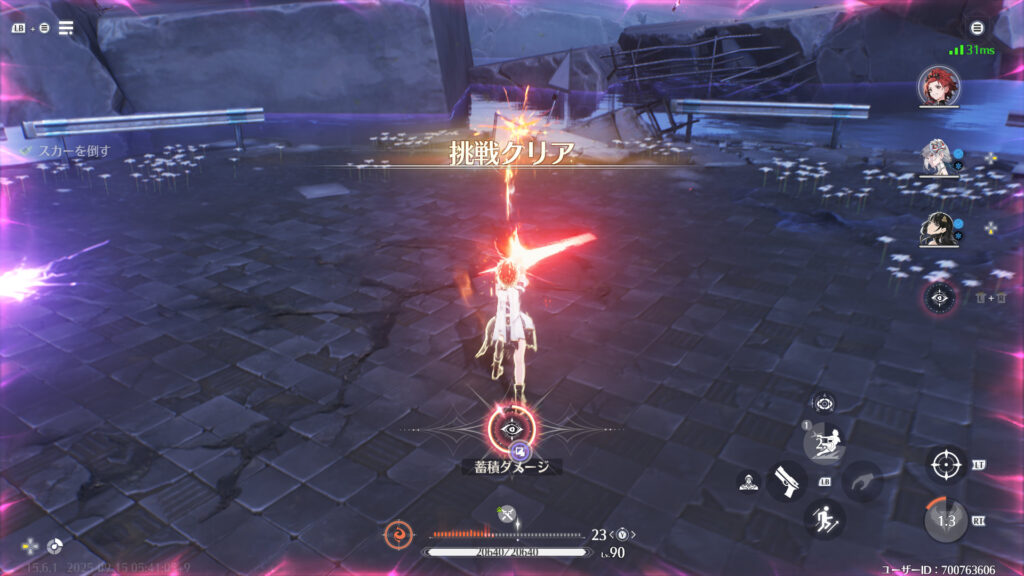
Task: Toggle the crosshair aim mode button
Action: (945, 465)
